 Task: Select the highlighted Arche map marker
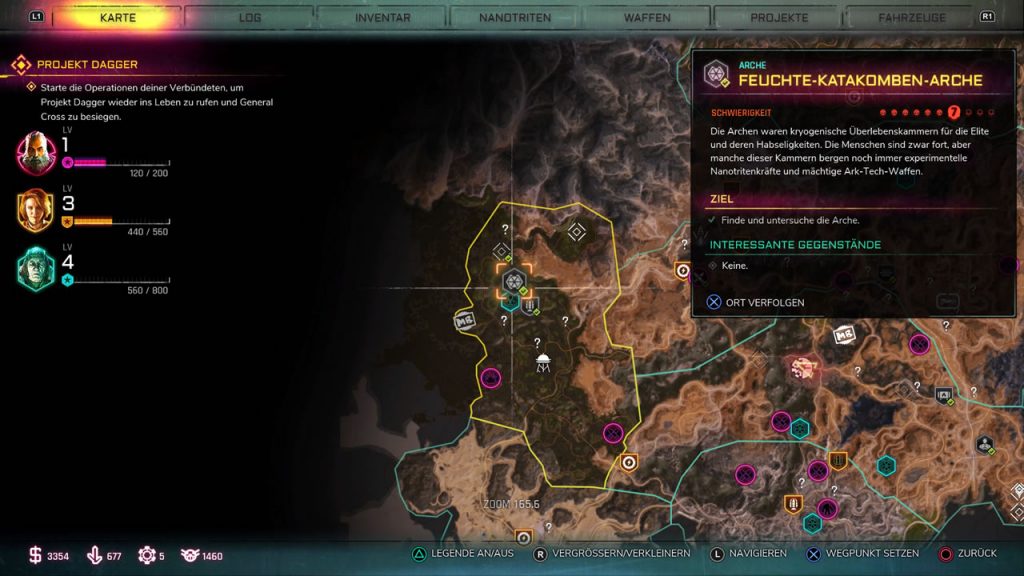[x=515, y=281]
